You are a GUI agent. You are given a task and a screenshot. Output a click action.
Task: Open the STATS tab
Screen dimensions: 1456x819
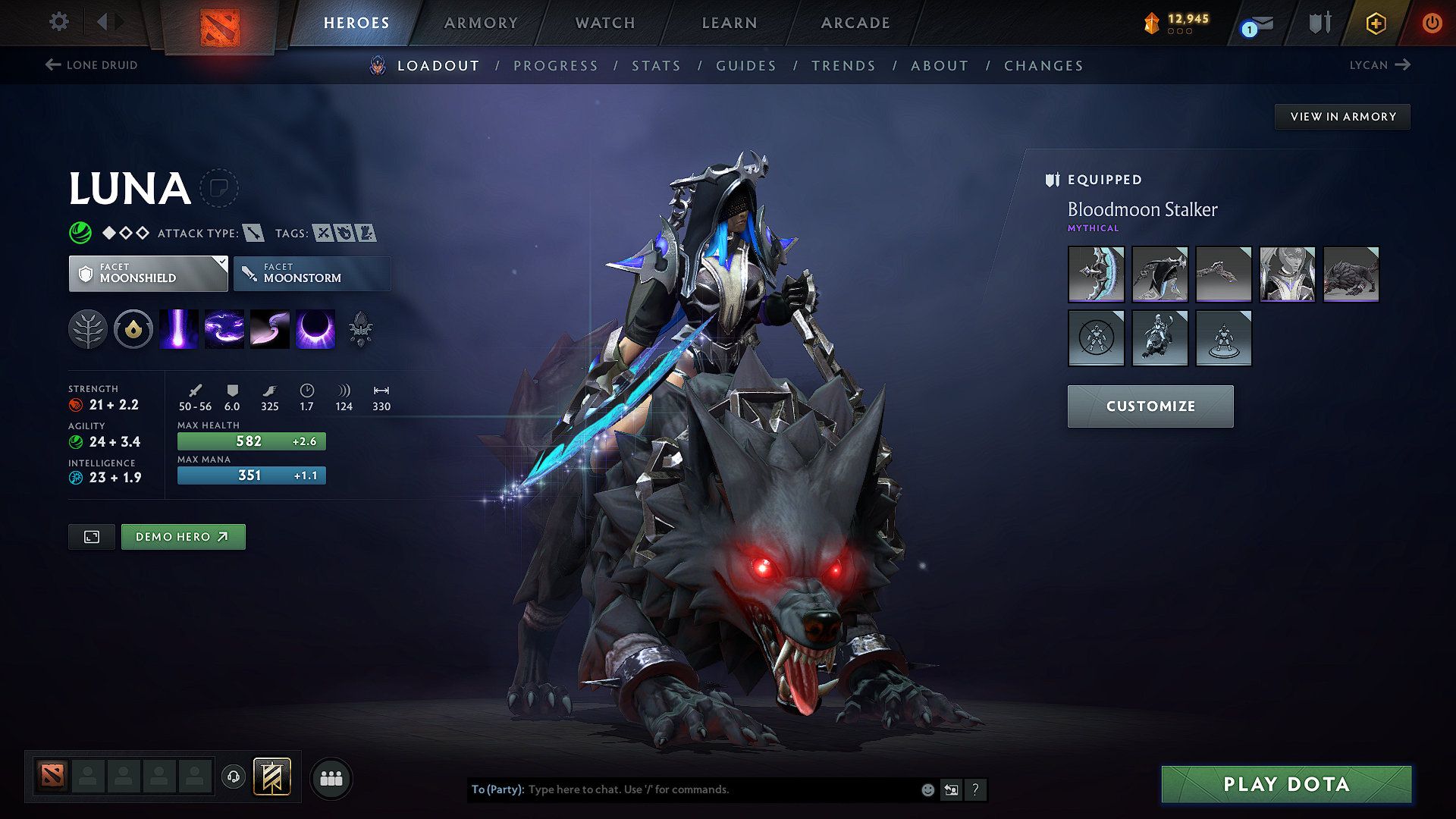click(x=656, y=66)
